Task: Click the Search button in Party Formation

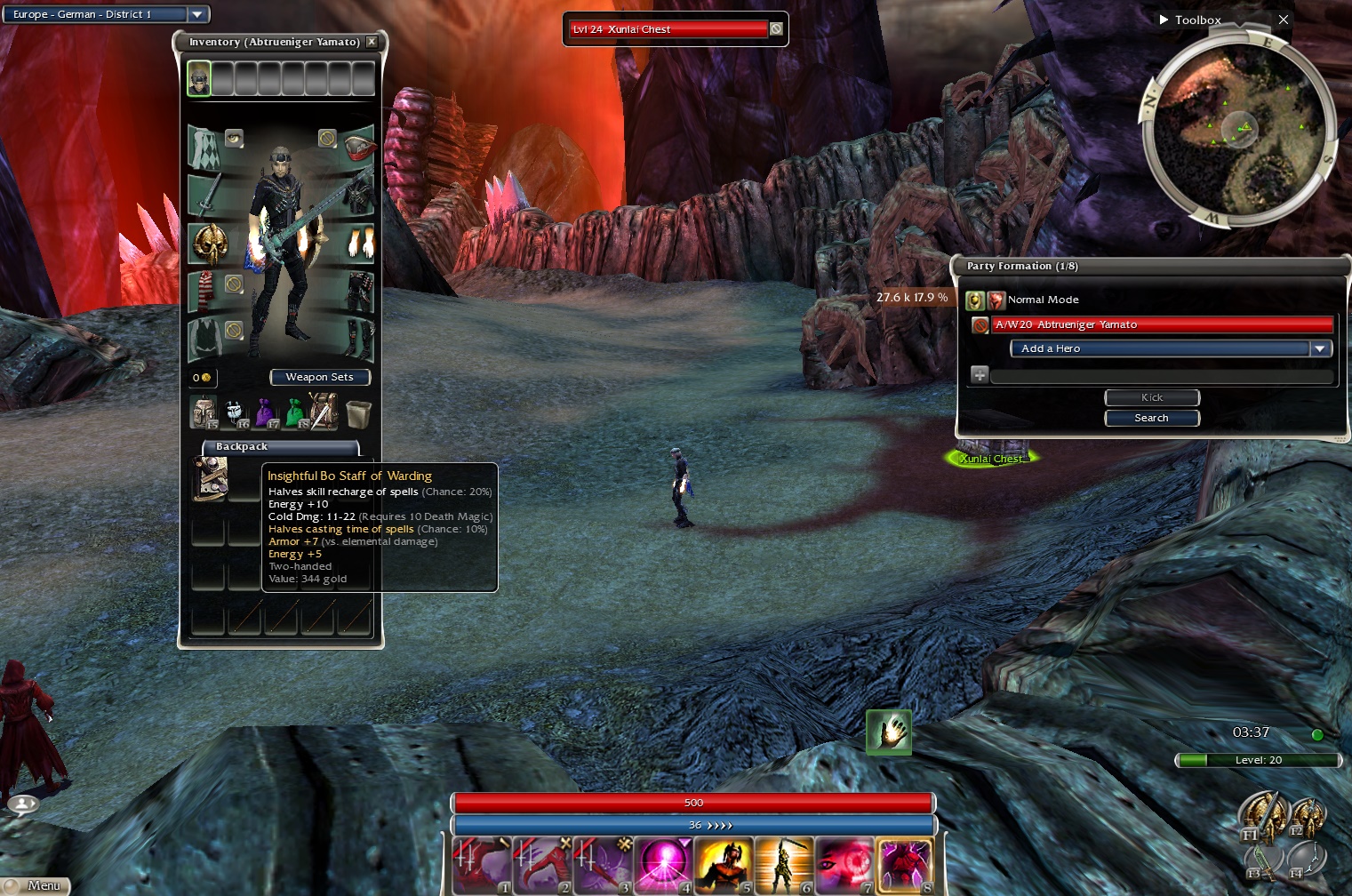Action: pos(1151,418)
